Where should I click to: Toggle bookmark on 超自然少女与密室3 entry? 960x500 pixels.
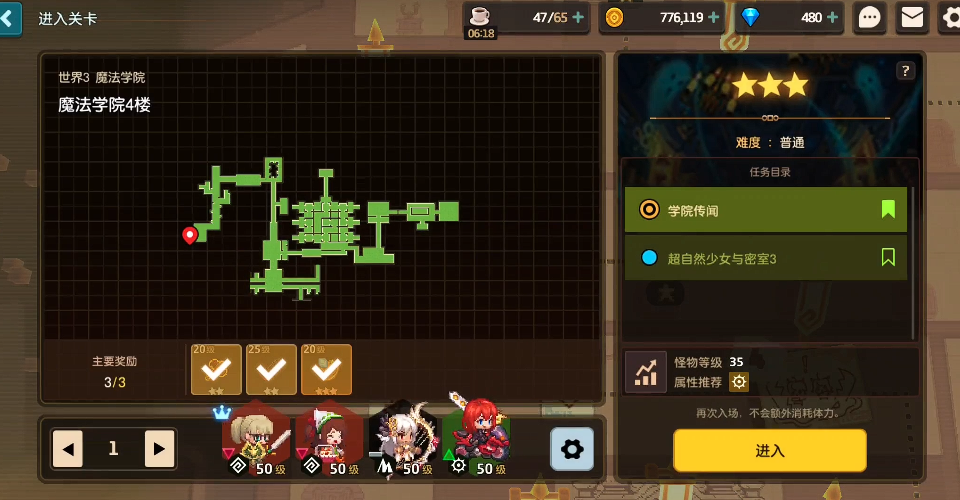[x=888, y=258]
